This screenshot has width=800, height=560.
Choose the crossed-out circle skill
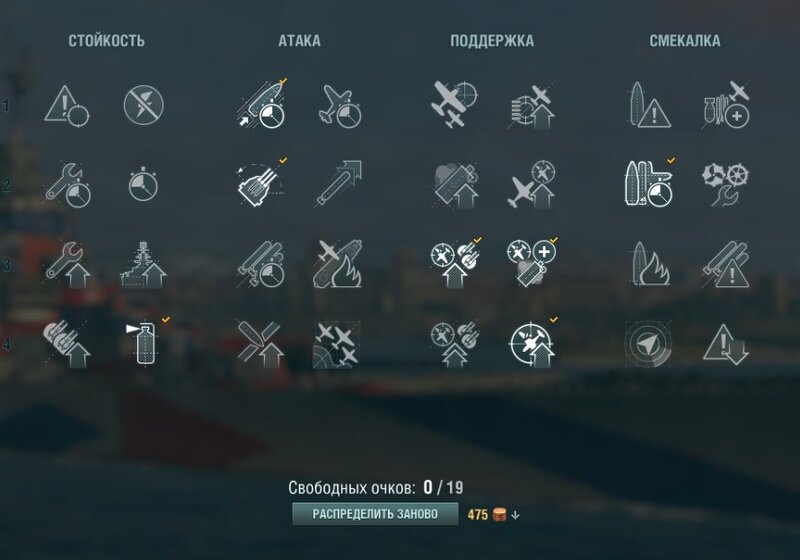[x=143, y=103]
